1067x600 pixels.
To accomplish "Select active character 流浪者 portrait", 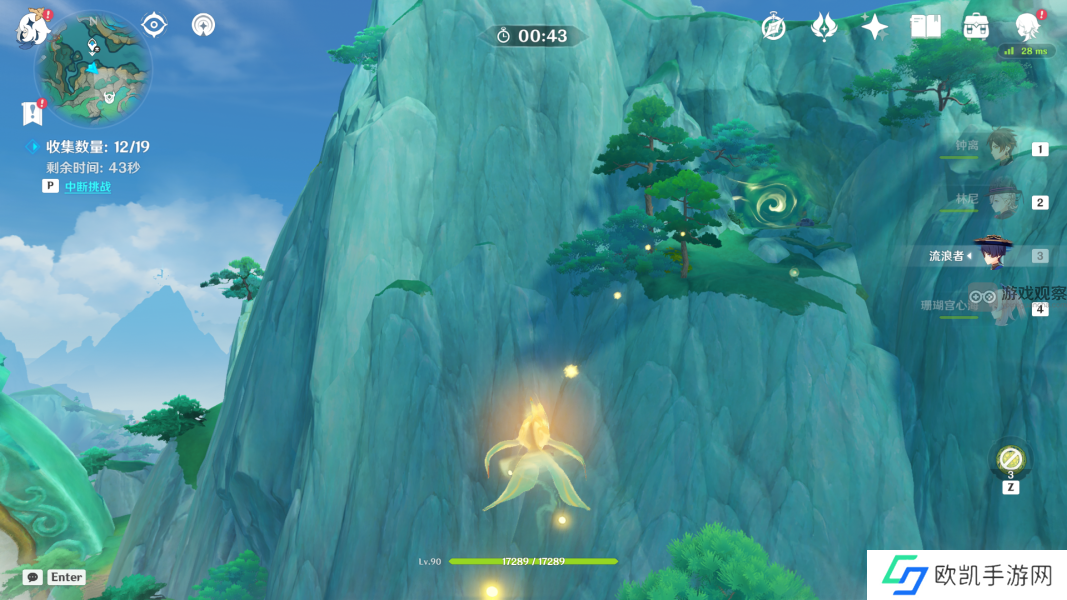I will (994, 255).
